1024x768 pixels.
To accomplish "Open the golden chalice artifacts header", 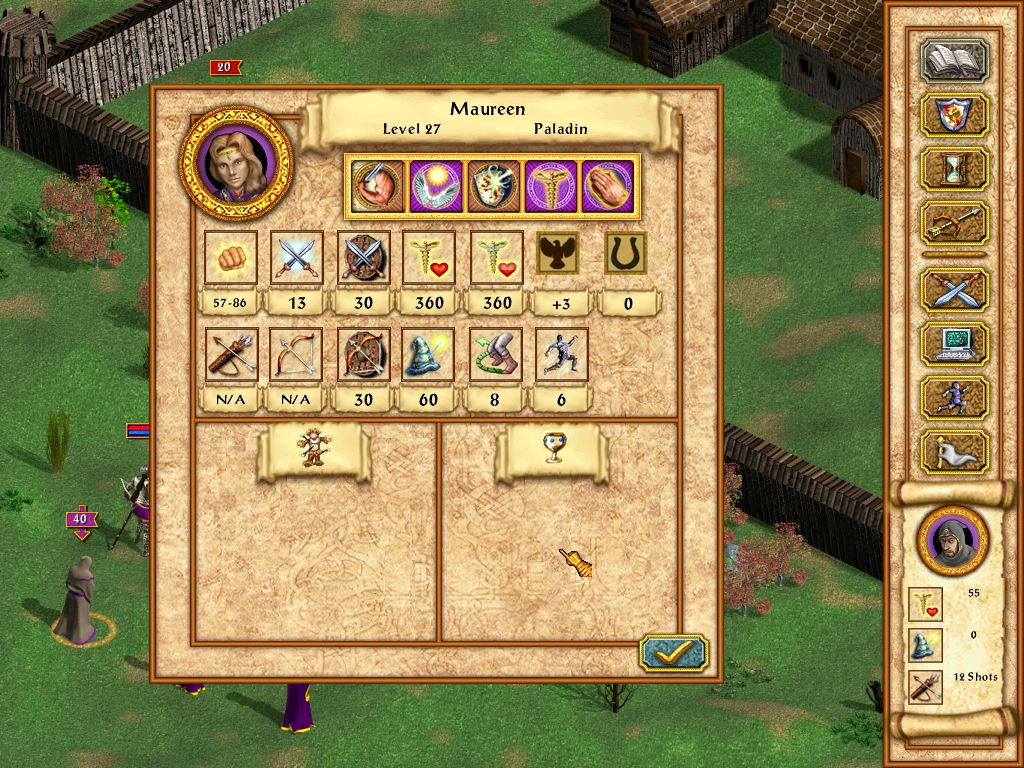I will coord(551,452).
